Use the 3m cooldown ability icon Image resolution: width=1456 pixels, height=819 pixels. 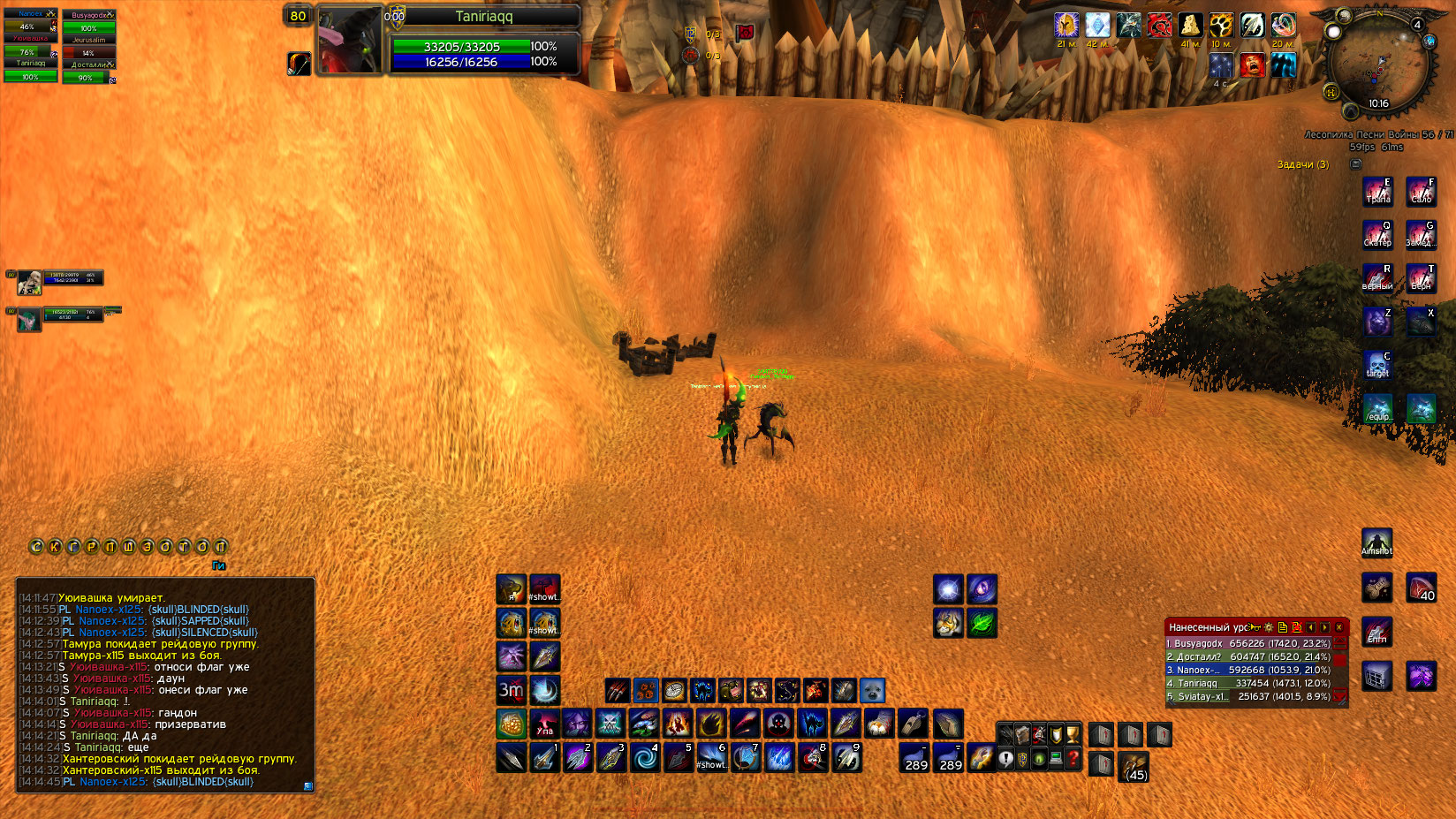point(511,690)
